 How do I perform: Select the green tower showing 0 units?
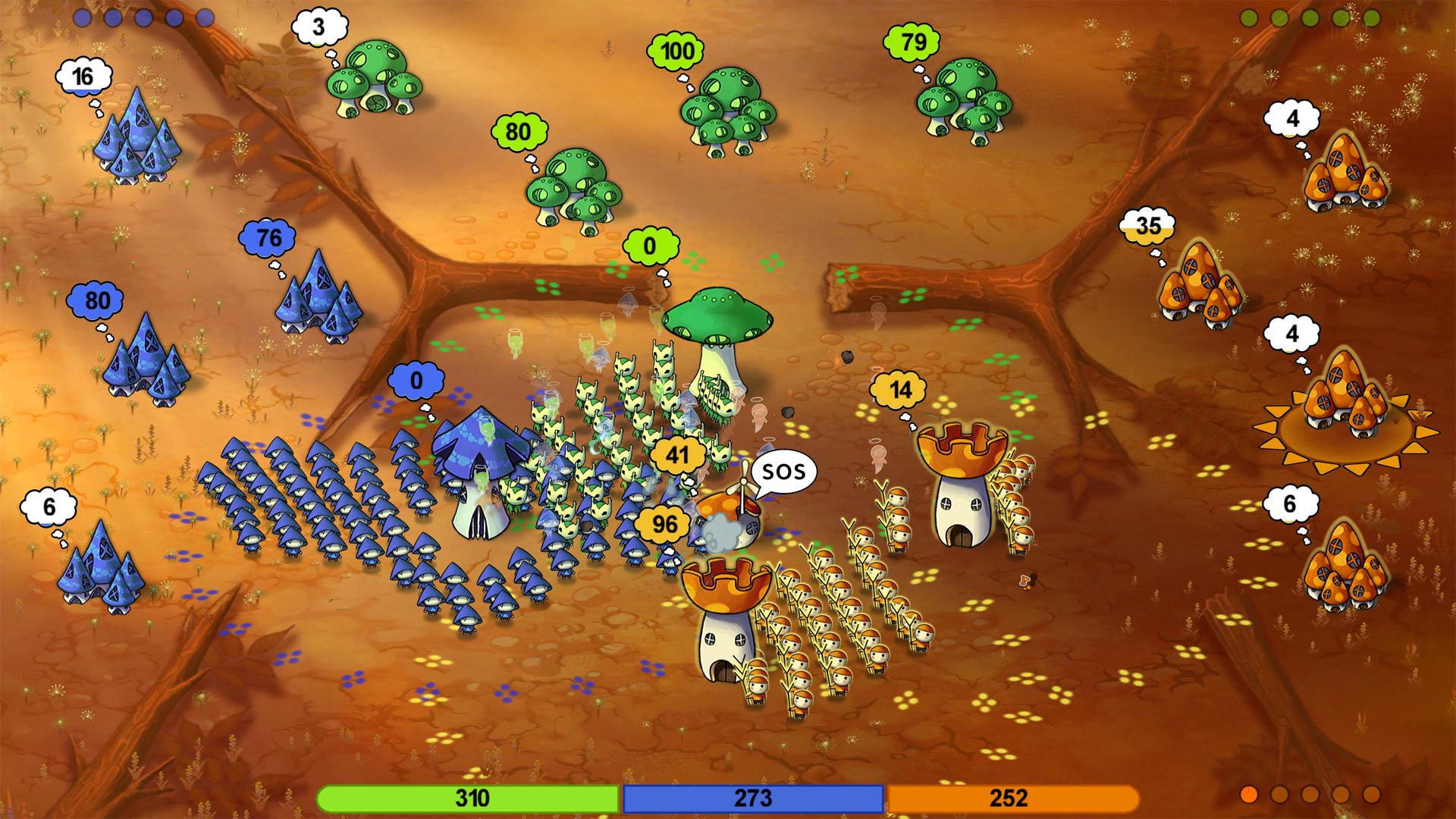716,341
